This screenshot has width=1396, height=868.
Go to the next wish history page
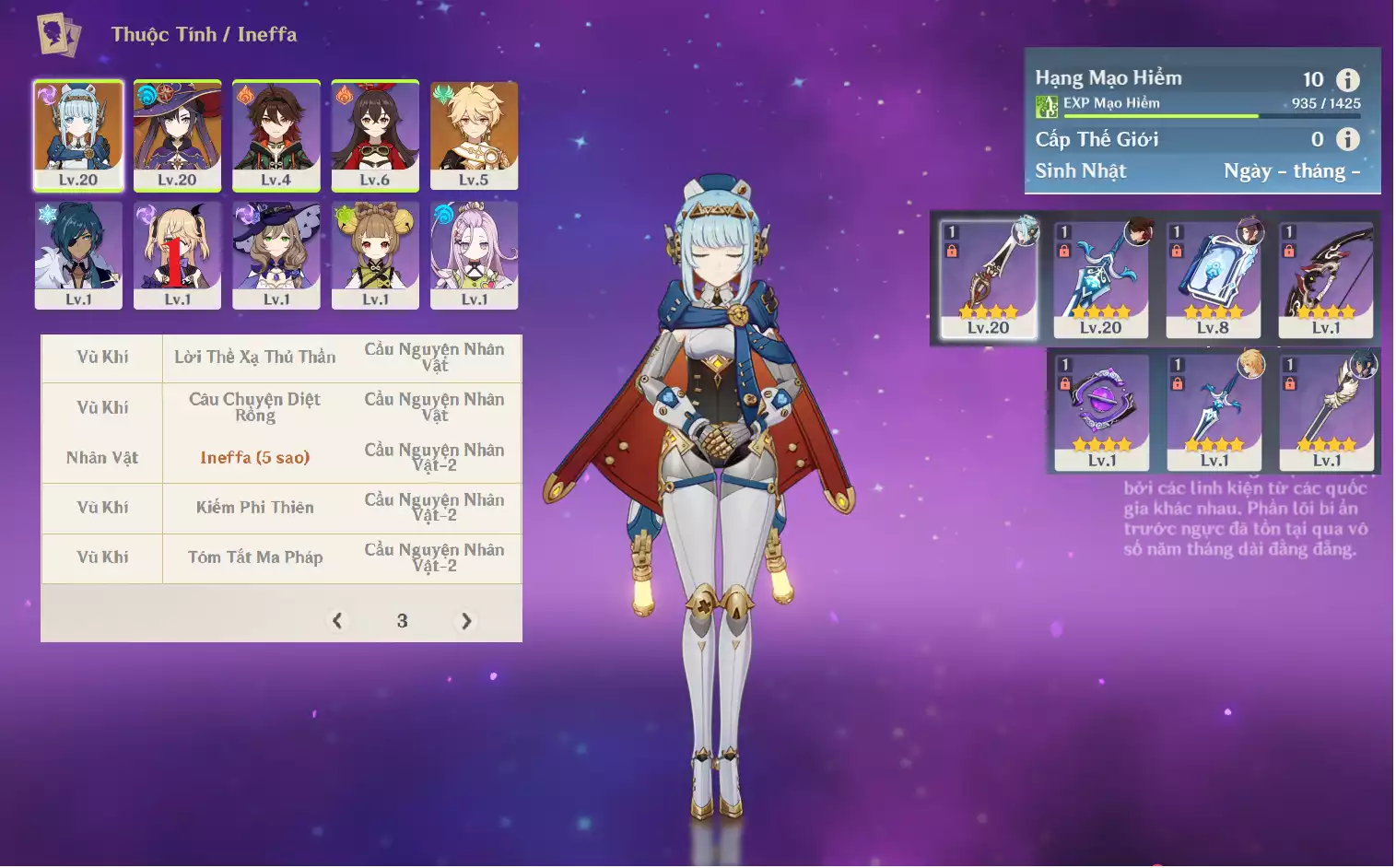tap(466, 621)
